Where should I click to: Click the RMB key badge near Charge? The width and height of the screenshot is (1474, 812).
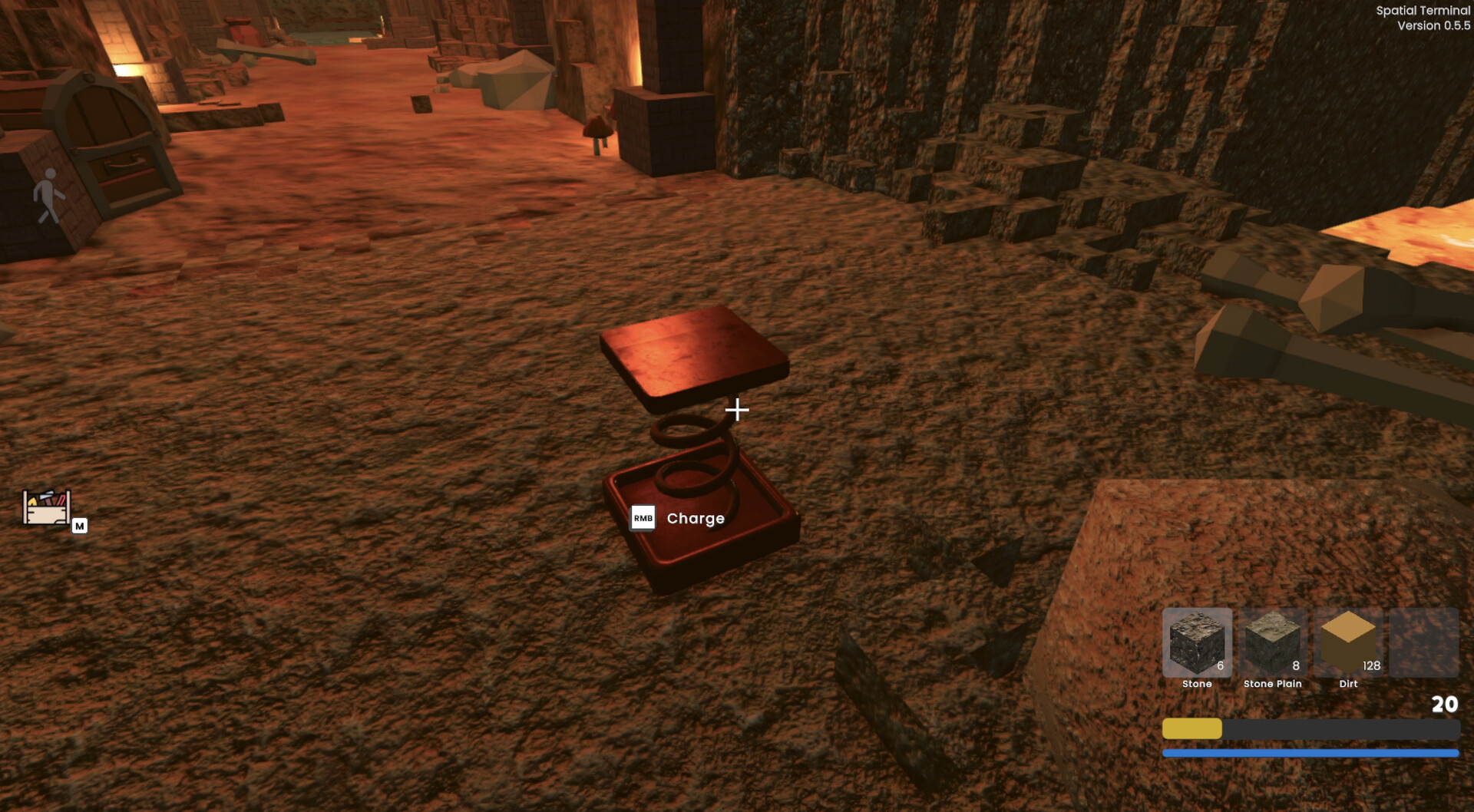643,519
